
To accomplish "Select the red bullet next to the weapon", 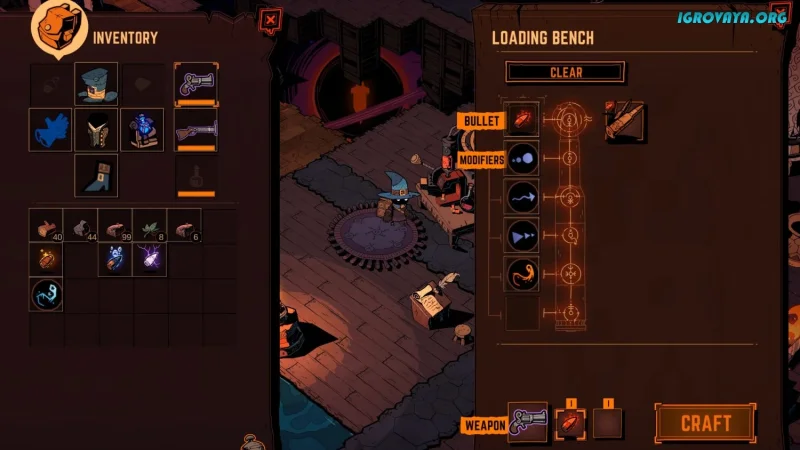I will click(567, 422).
